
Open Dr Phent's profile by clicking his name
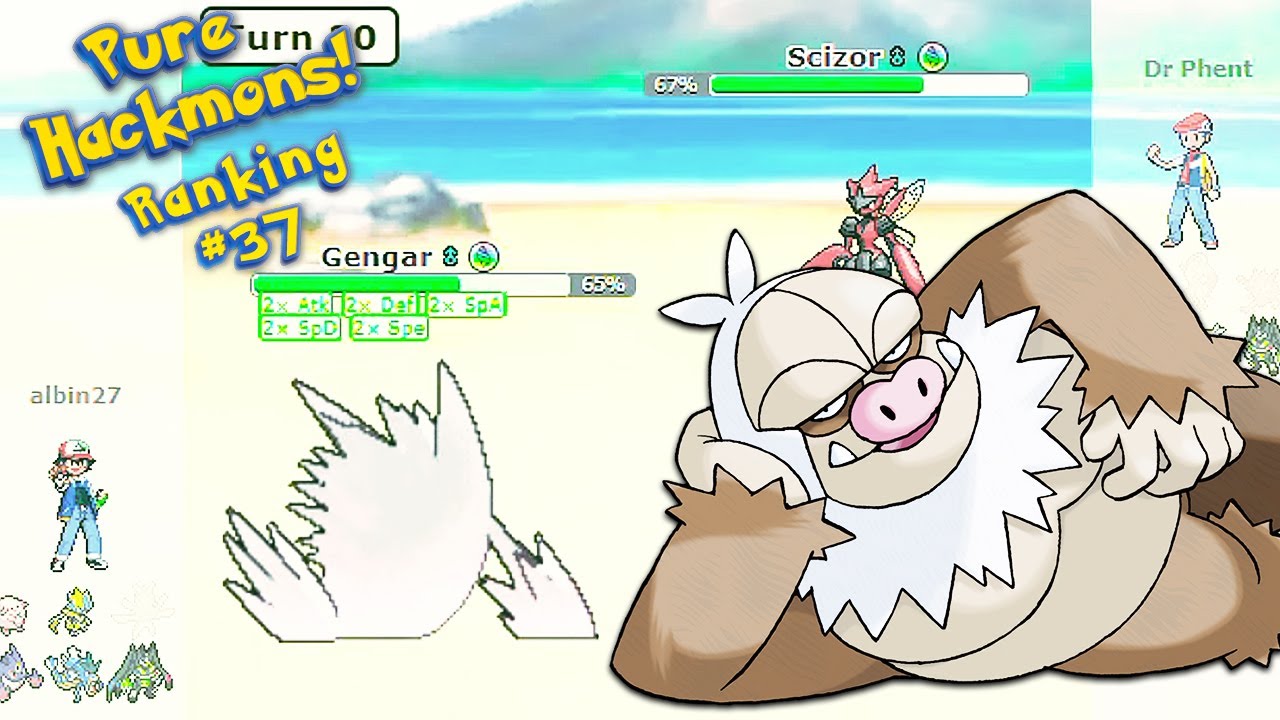1198,68
